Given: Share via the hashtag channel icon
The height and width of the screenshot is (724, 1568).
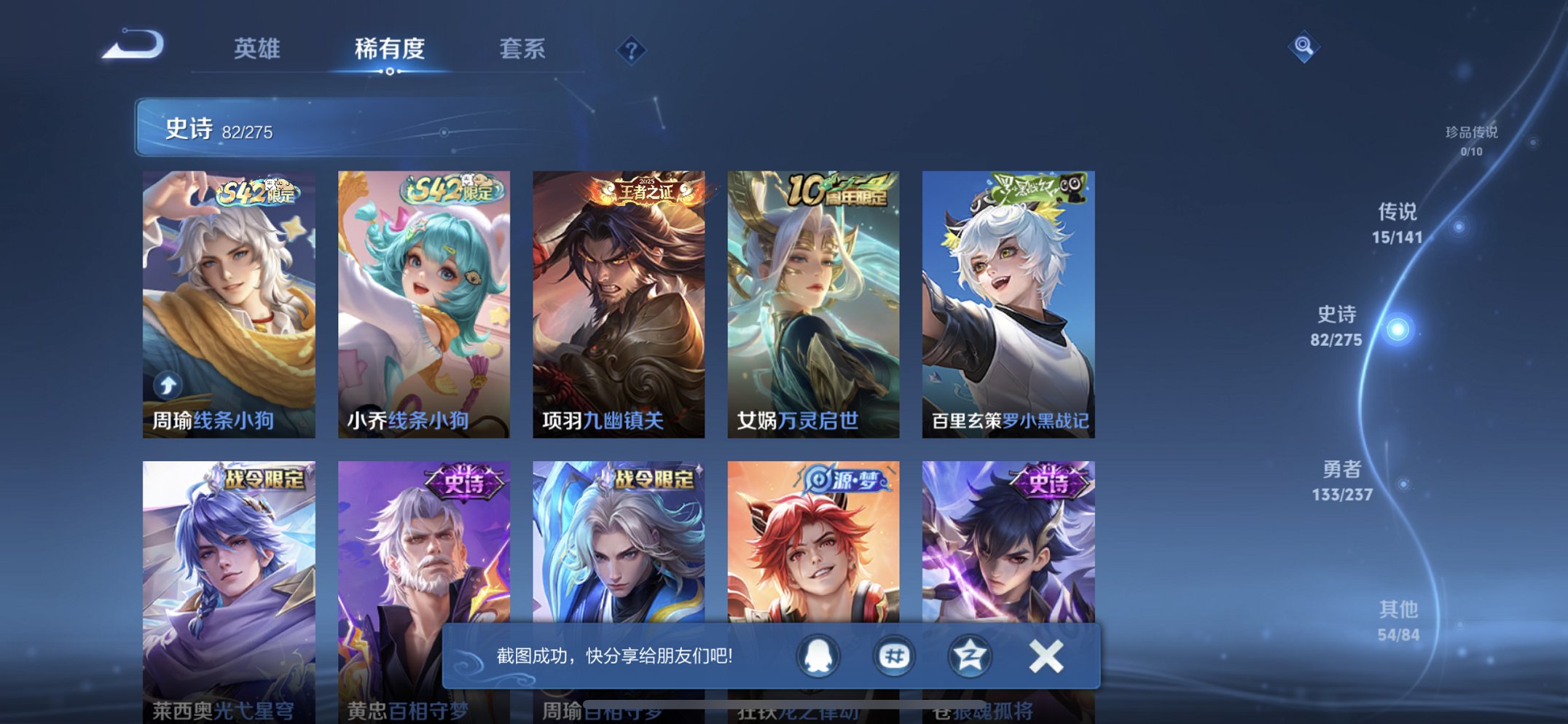Looking at the screenshot, I should [893, 655].
